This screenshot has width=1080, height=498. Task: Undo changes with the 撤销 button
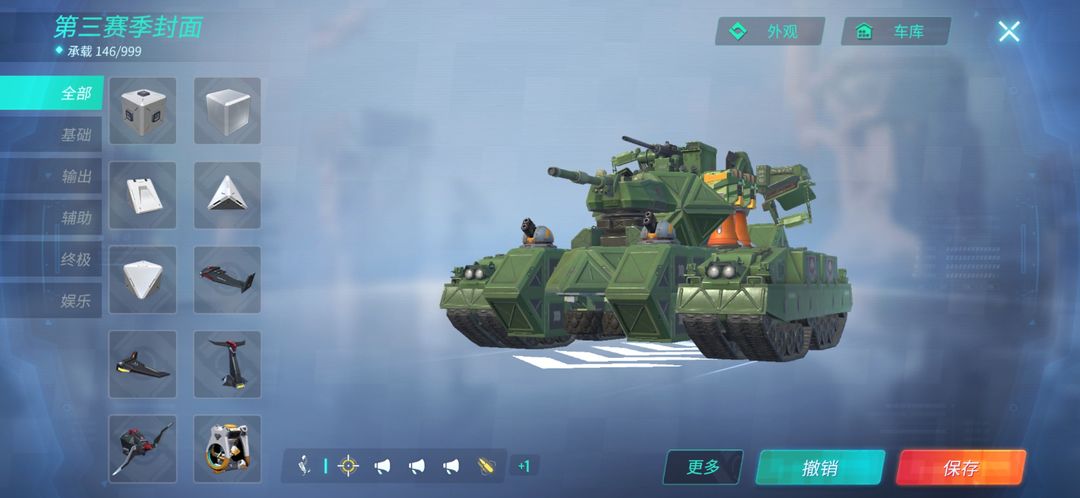pos(820,467)
